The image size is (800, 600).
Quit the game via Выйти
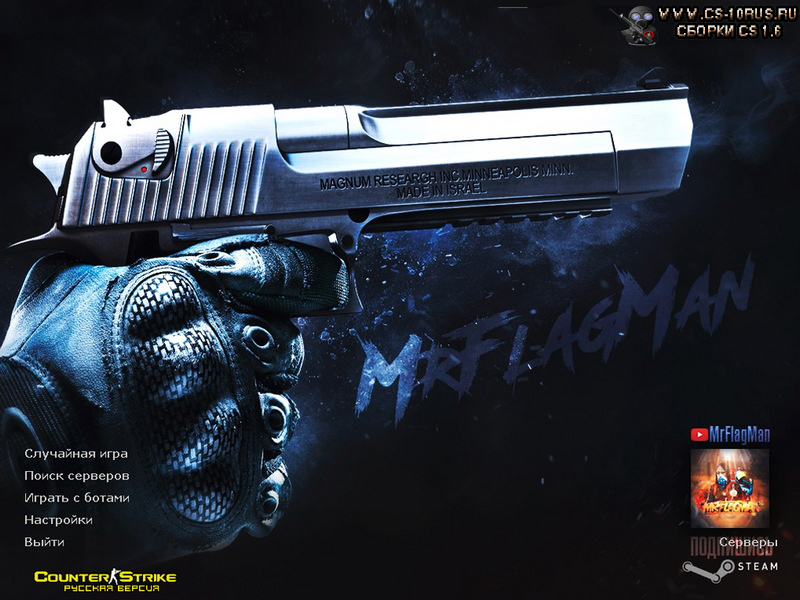point(44,542)
